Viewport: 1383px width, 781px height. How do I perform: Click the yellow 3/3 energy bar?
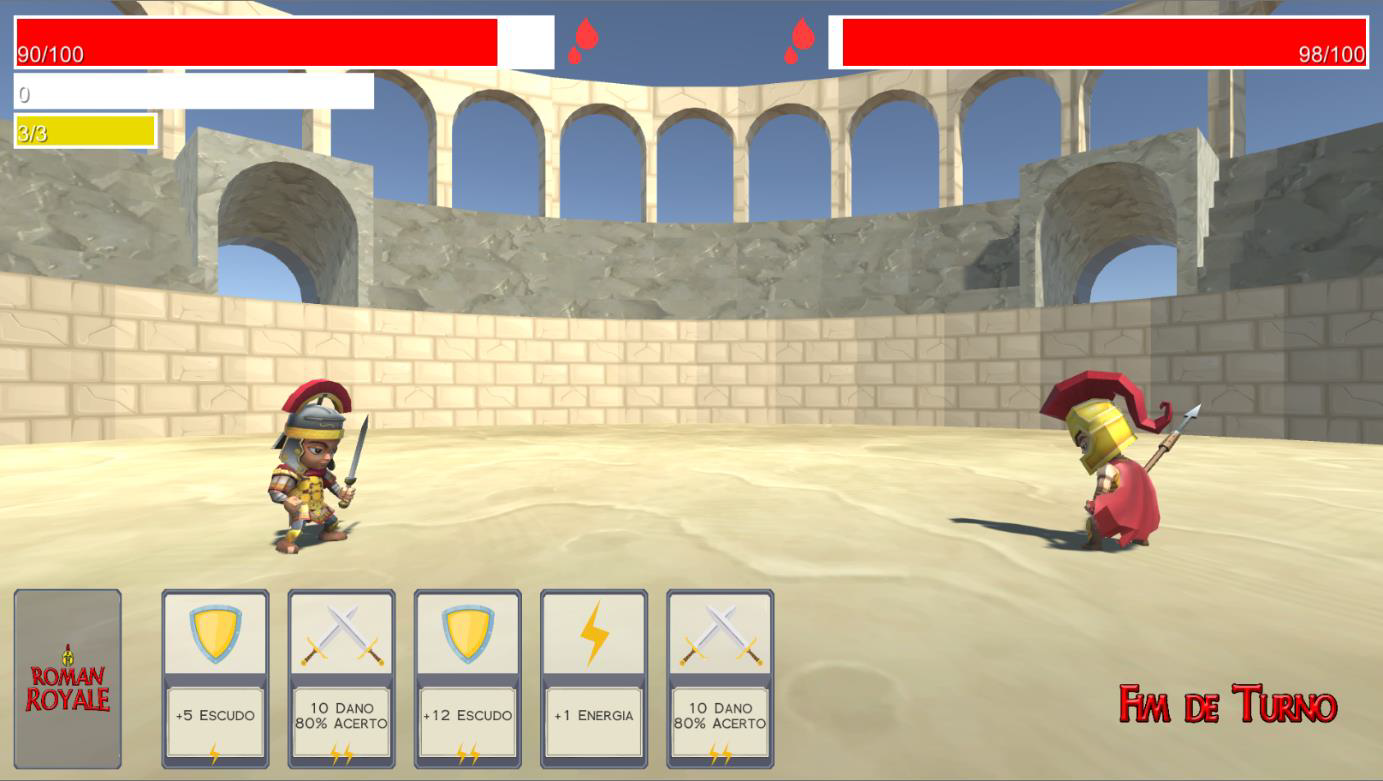pos(80,131)
